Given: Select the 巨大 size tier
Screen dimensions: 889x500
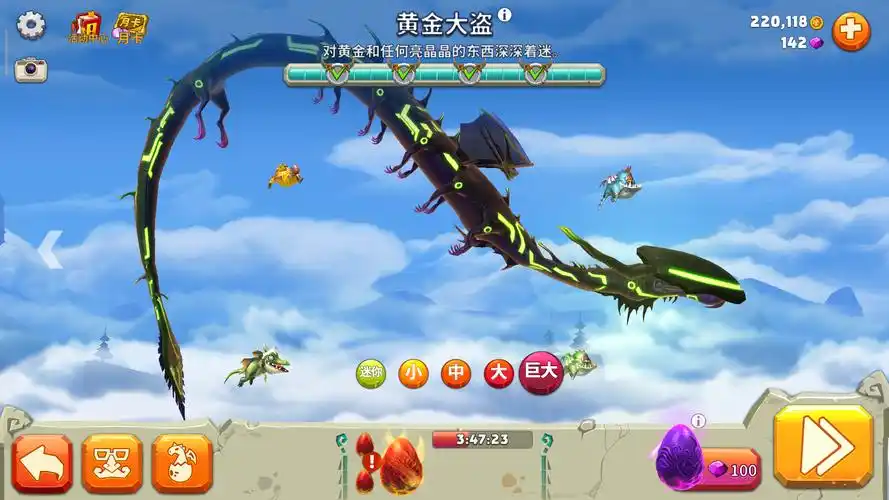Looking at the screenshot, I should point(541,373).
